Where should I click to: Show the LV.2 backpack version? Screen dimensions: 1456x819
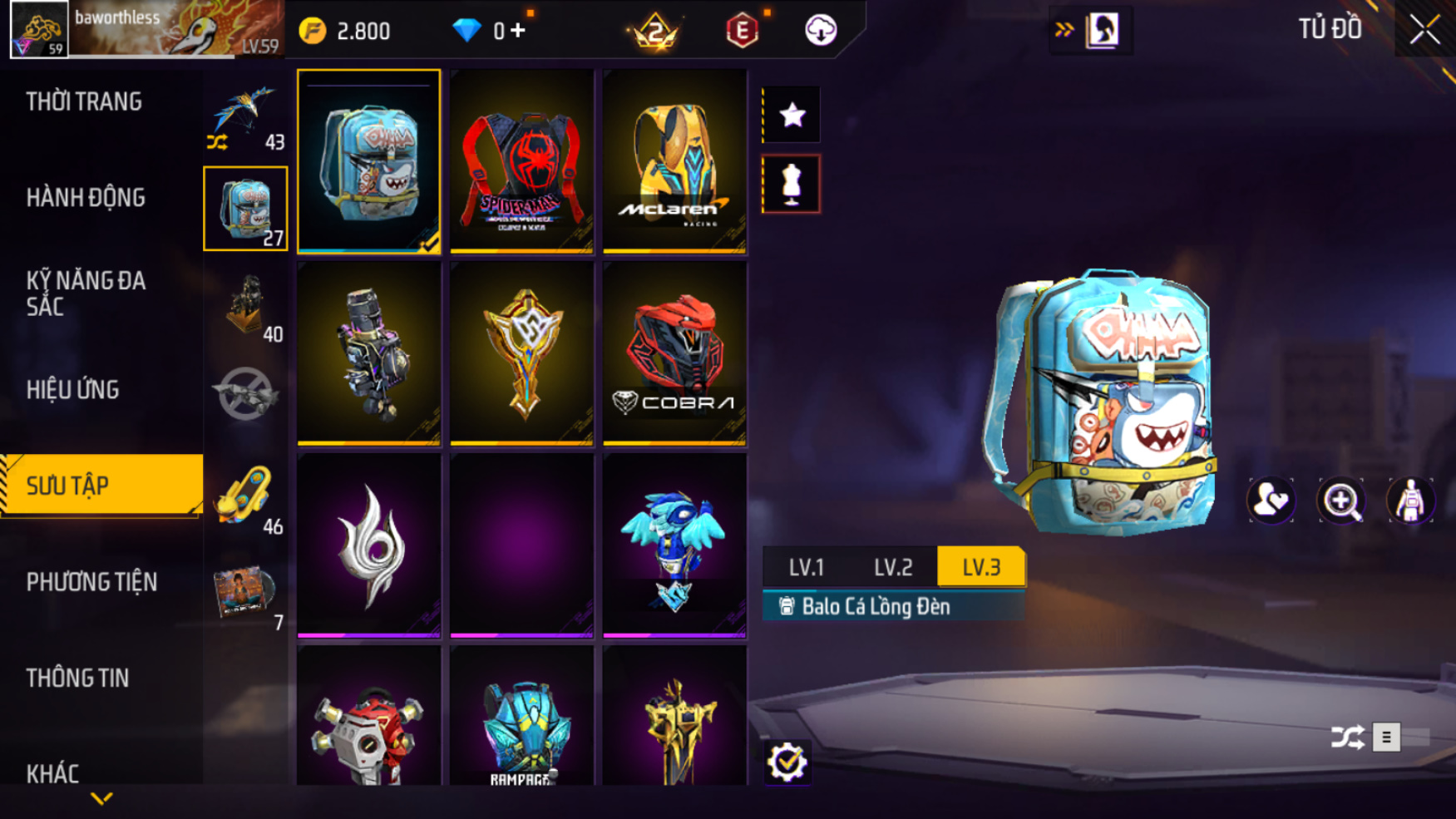point(893,567)
